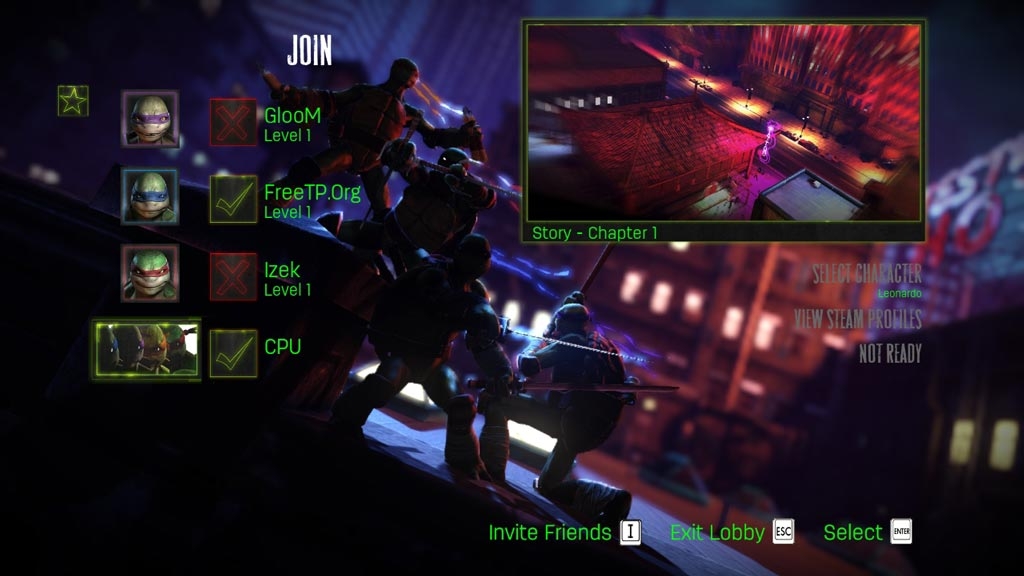Image resolution: width=1024 pixels, height=576 pixels.
Task: Select the CPU turtles group portrait
Action: [146, 349]
